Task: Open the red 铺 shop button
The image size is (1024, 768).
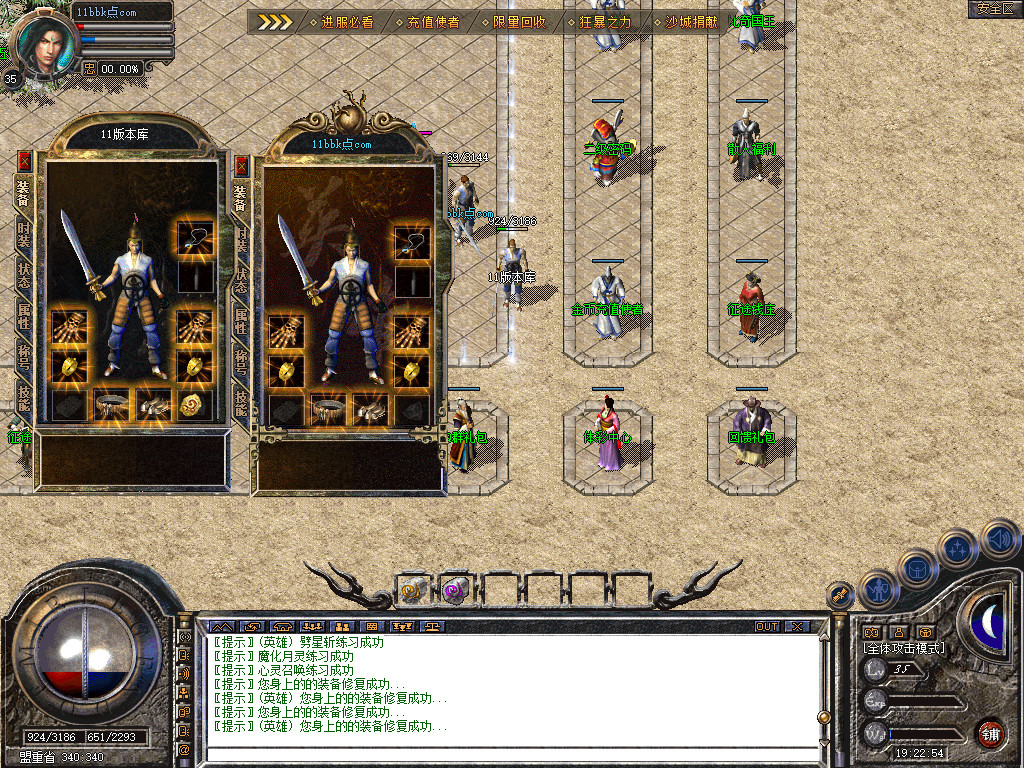Action: pyautogui.click(x=990, y=733)
